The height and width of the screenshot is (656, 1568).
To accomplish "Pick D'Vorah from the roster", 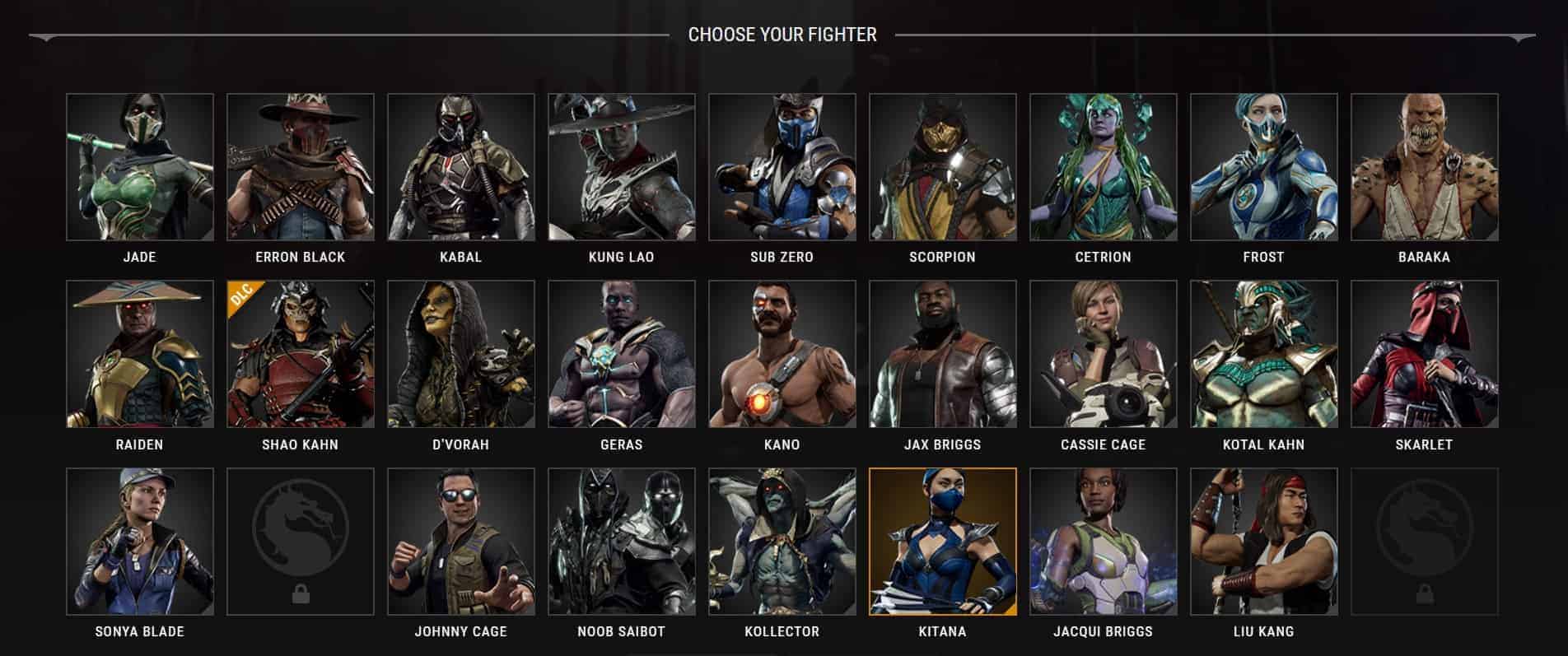I will click(x=461, y=354).
